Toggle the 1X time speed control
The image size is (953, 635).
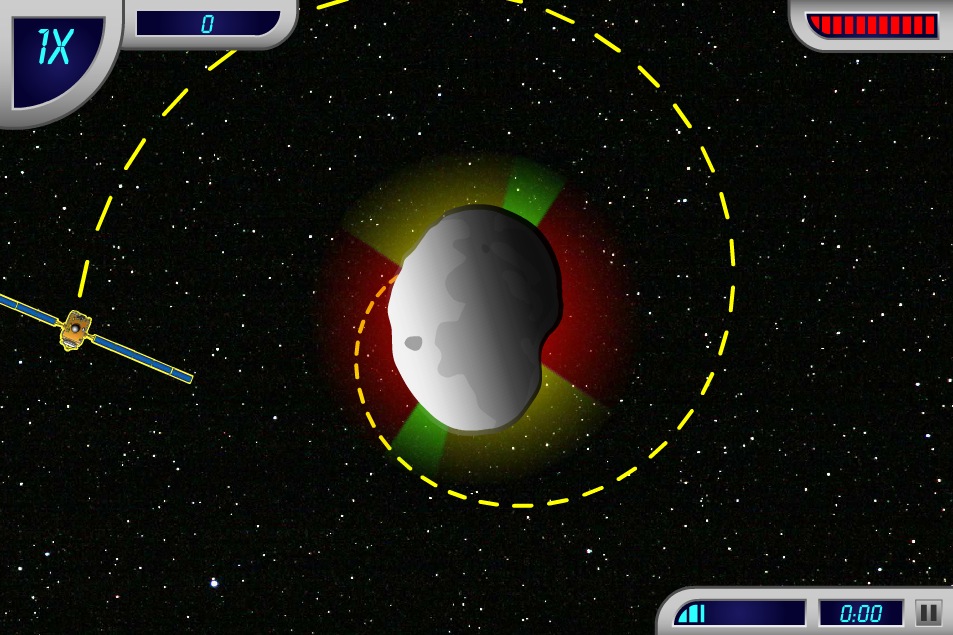coord(55,53)
